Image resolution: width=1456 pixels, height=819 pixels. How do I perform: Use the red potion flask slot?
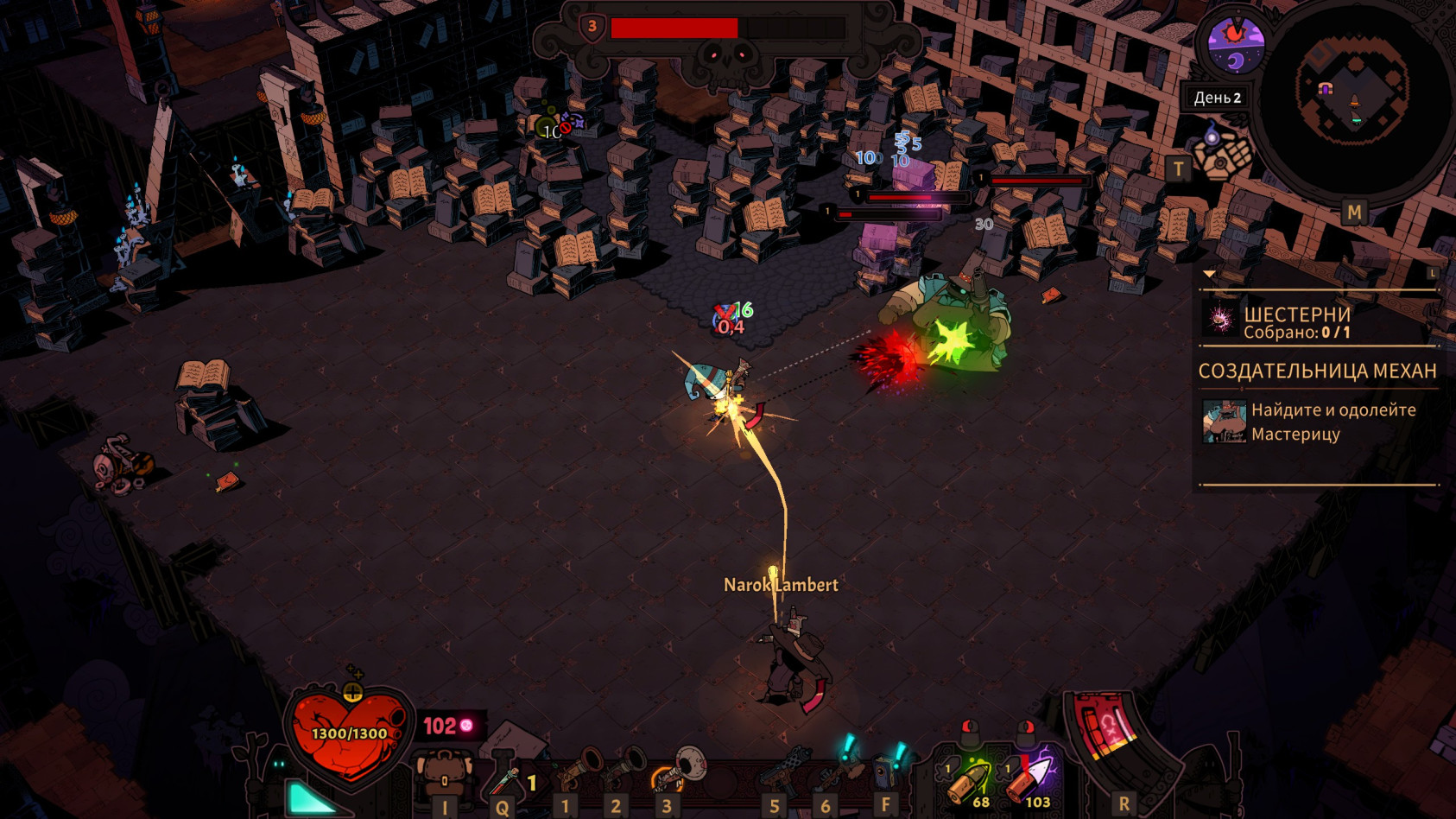[503, 779]
